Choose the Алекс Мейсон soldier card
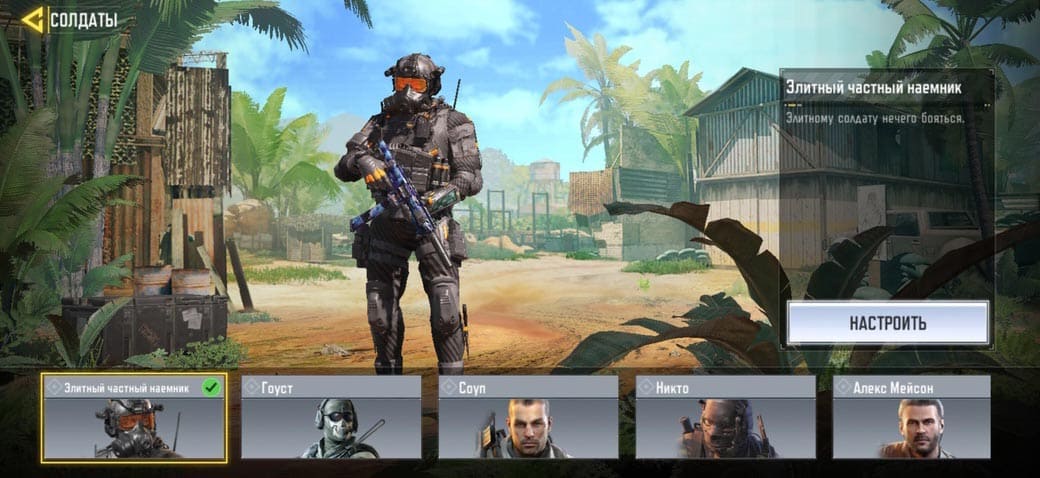This screenshot has width=1040, height=478. point(911,418)
